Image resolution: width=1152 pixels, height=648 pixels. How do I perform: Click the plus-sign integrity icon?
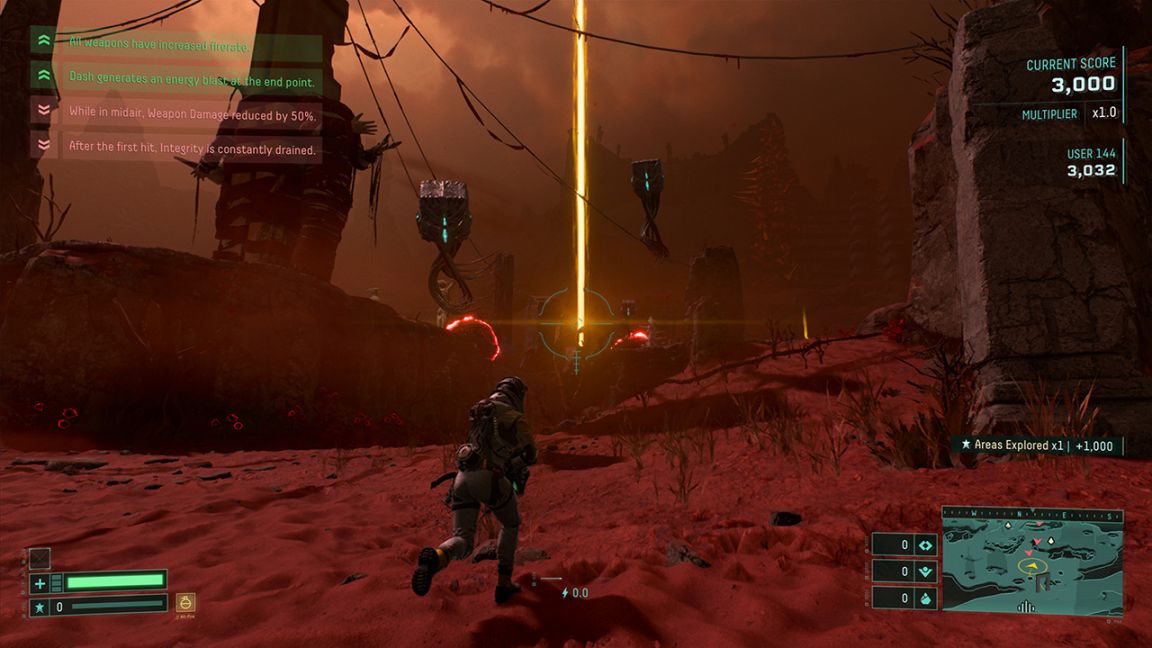[x=40, y=583]
